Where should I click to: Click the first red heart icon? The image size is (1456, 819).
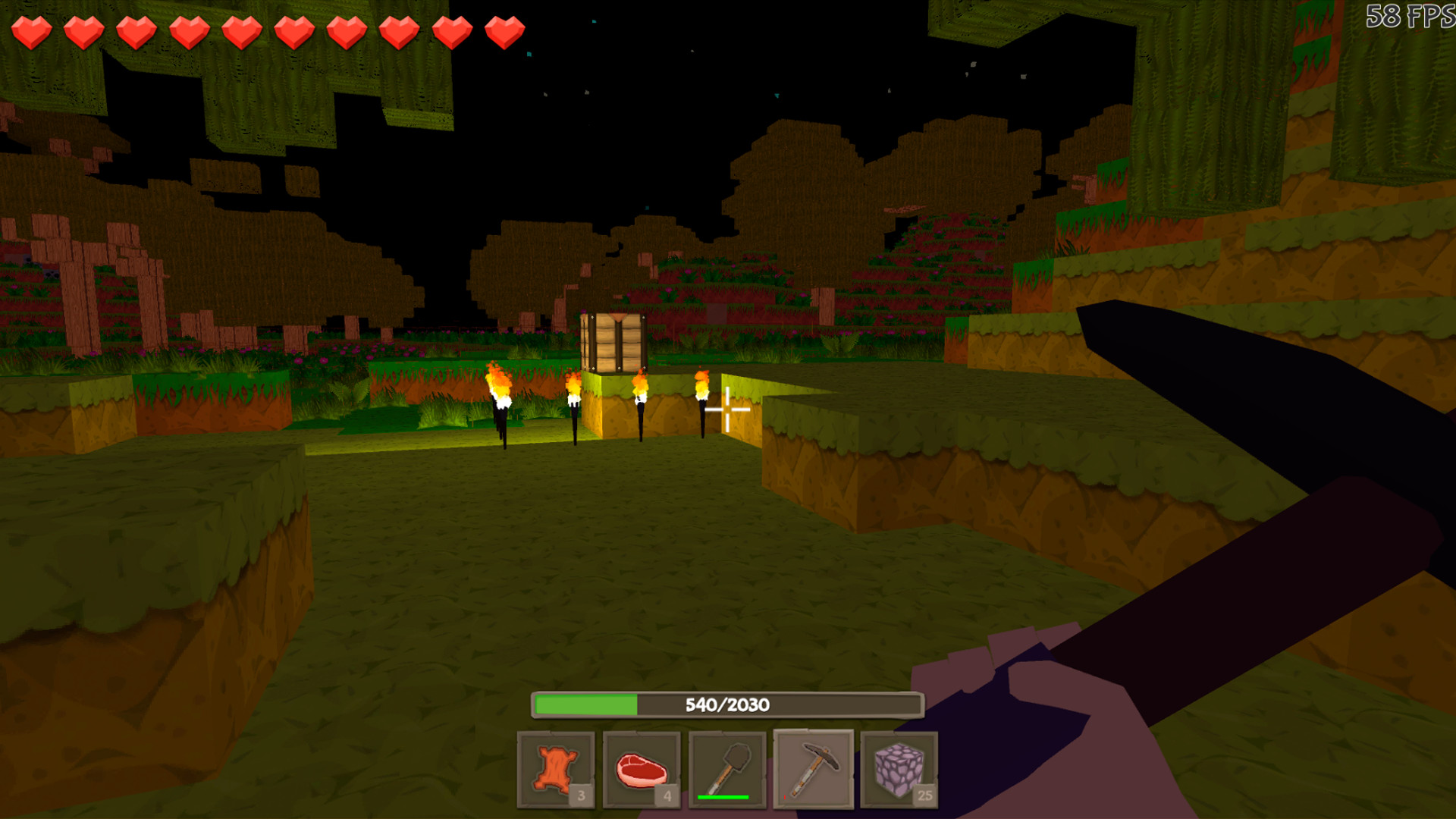(x=32, y=30)
